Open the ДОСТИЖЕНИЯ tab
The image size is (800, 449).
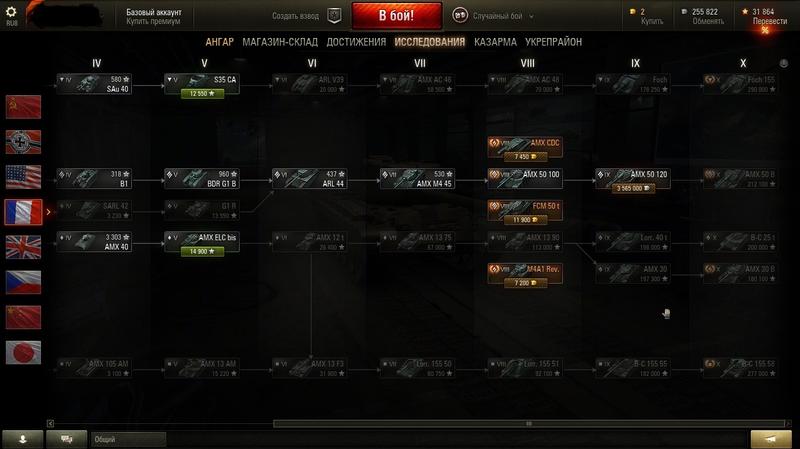pos(355,42)
